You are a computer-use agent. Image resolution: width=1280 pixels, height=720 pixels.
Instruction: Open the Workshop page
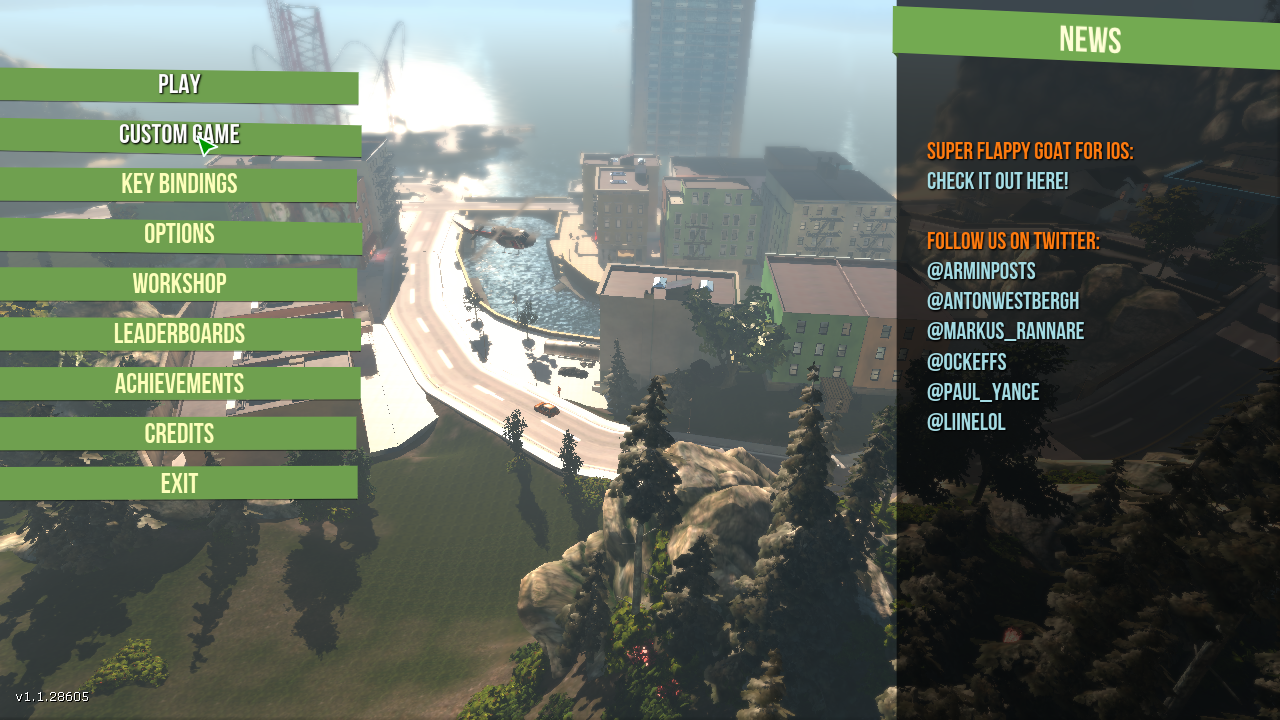179,285
